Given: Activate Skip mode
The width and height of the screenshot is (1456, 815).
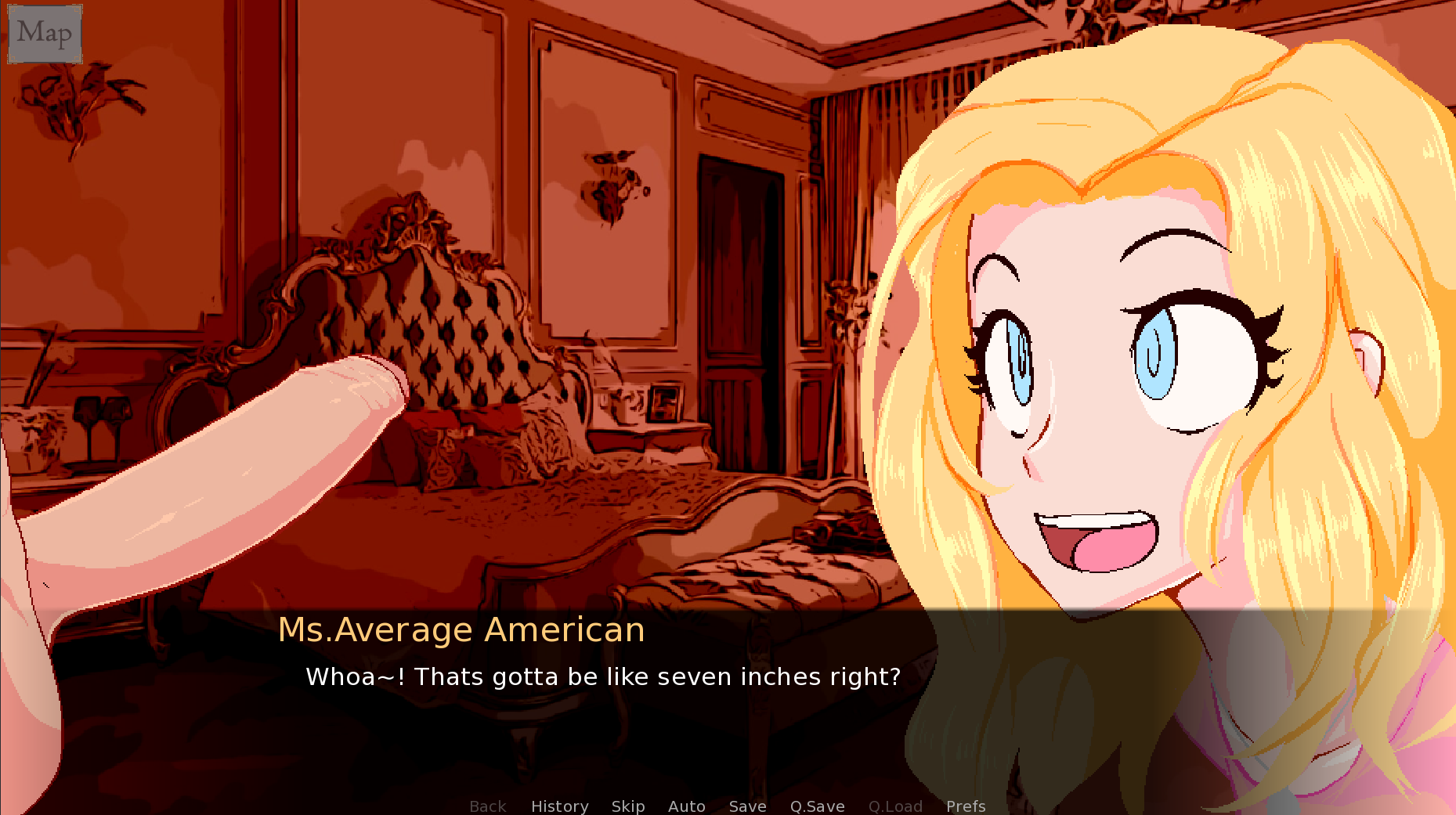Looking at the screenshot, I should point(628,806).
